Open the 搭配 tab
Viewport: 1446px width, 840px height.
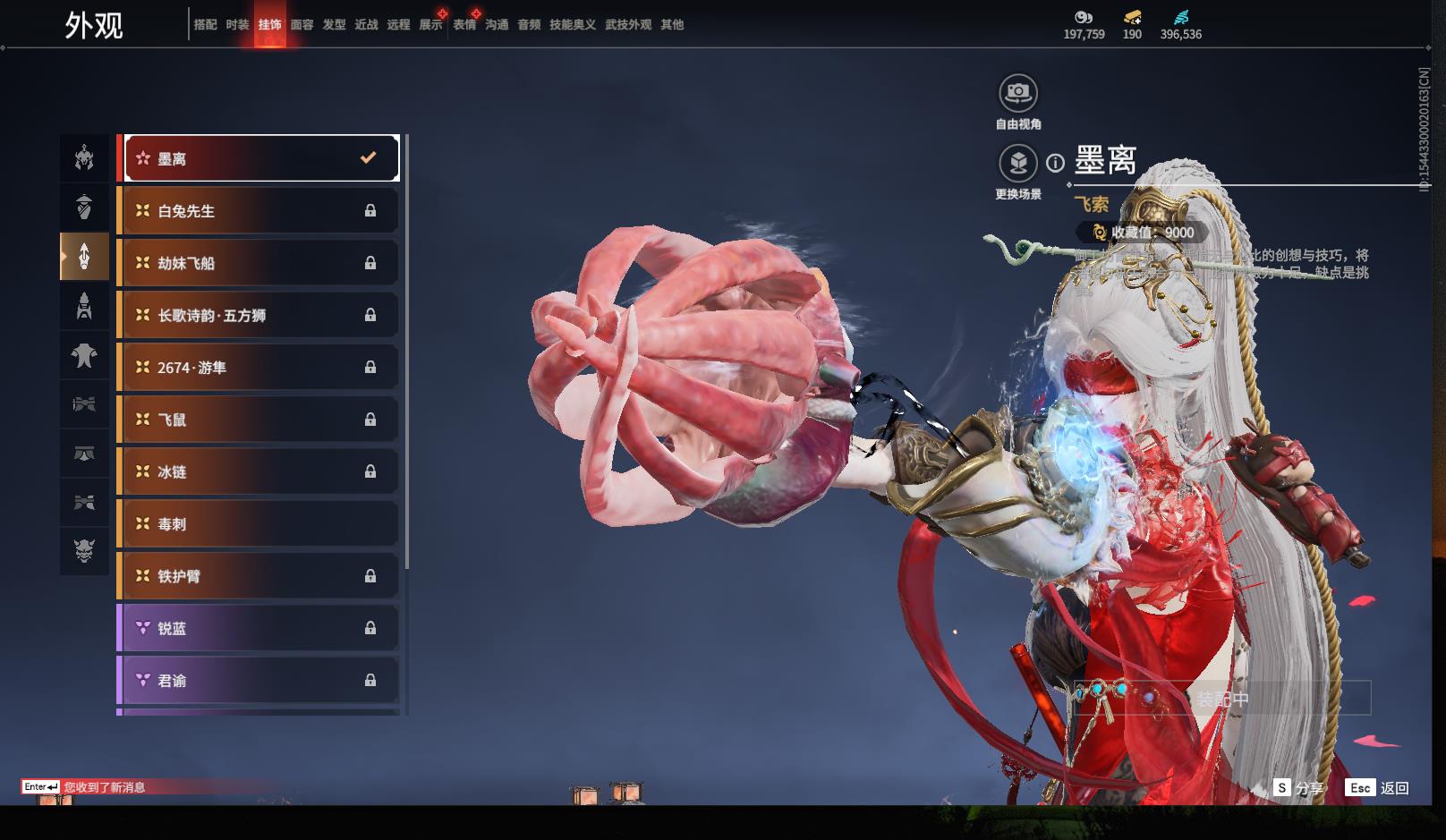205,25
